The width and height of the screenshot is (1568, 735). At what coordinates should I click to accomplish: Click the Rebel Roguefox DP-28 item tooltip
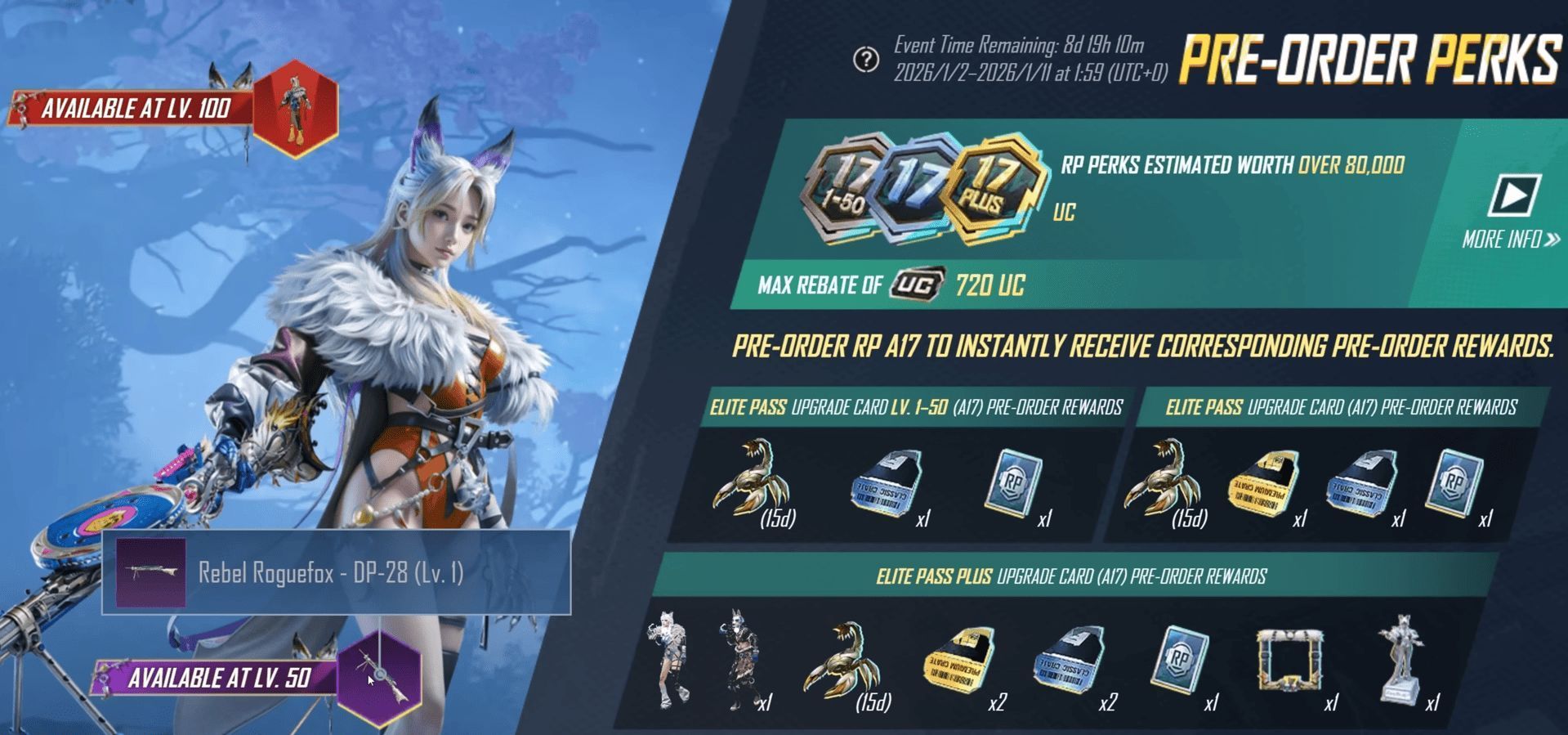coord(336,572)
